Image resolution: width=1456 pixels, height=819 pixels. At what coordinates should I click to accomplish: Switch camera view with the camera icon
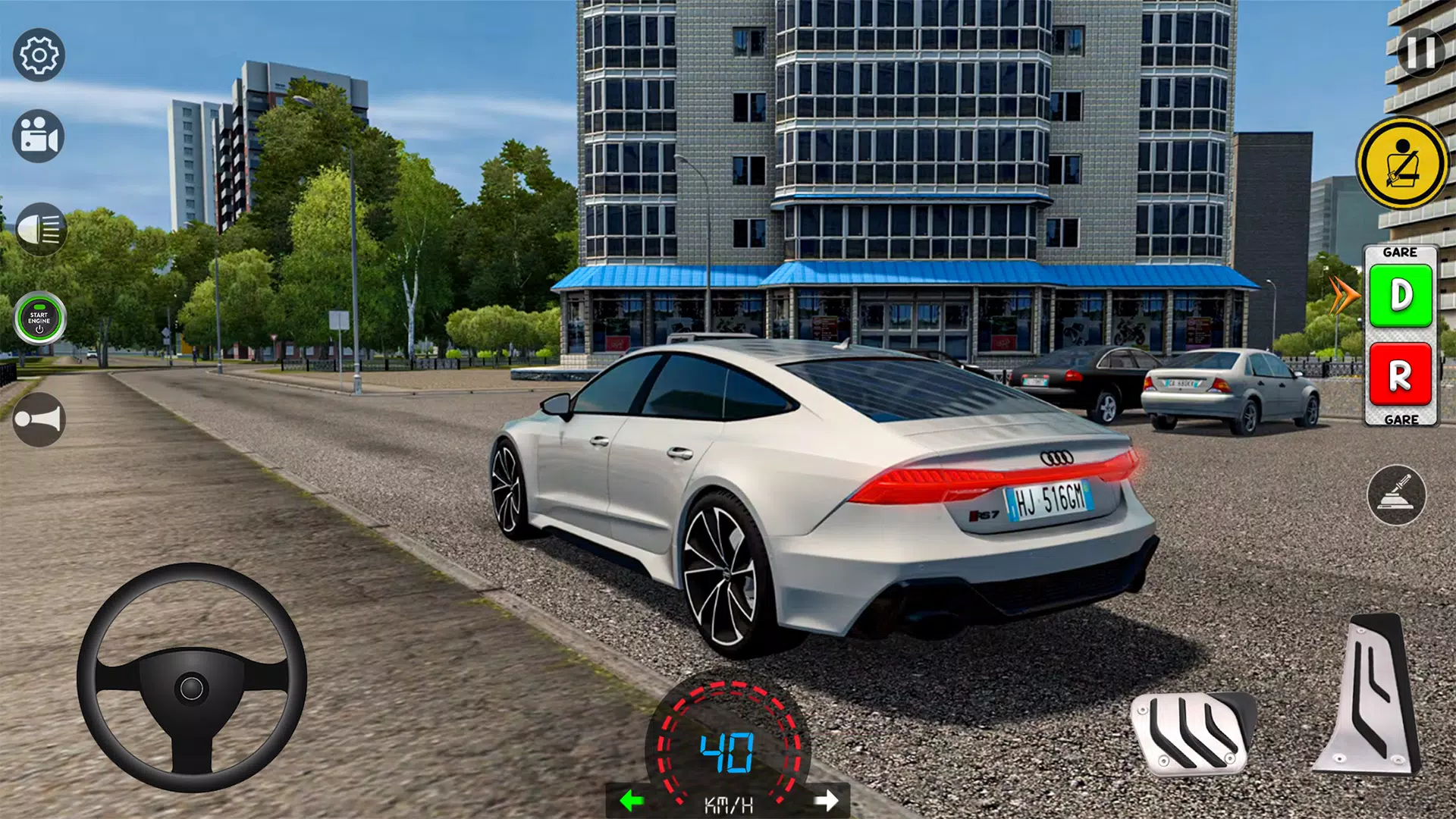tap(39, 137)
